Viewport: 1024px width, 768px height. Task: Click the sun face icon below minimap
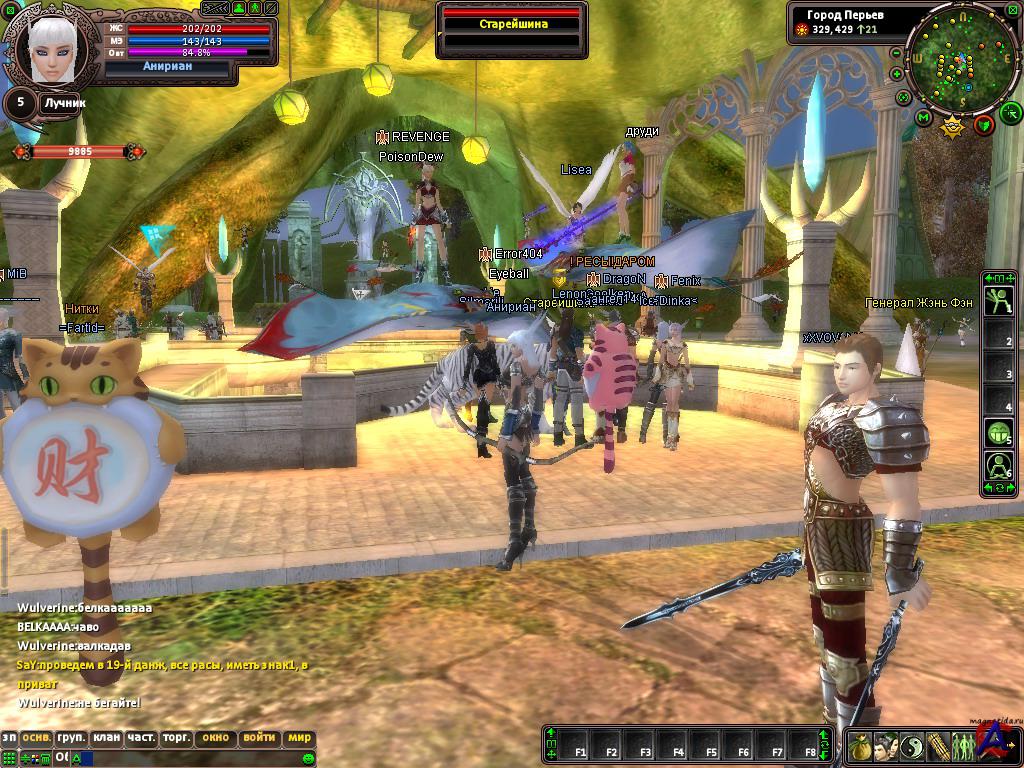pyautogui.click(x=952, y=126)
